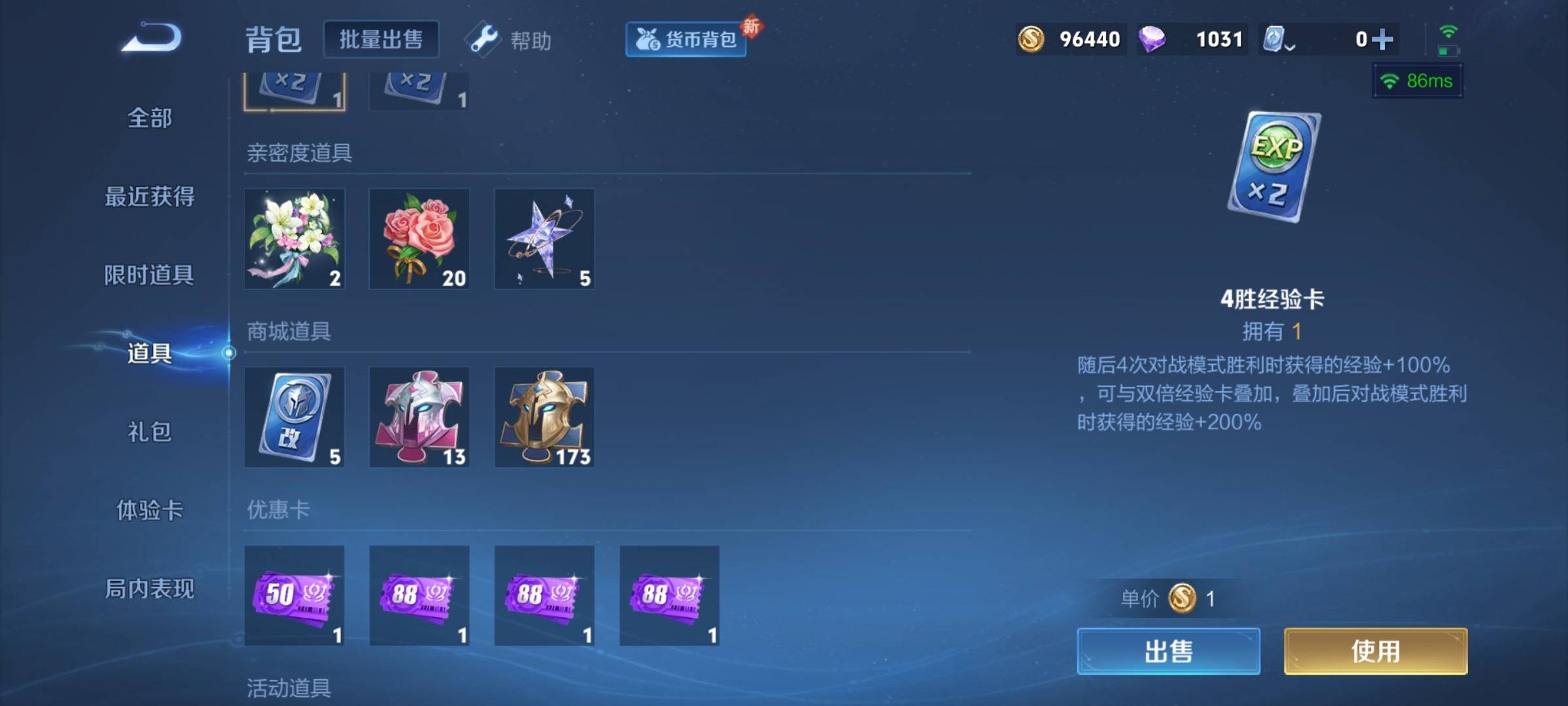Select the pink rose bouquet item
Image resolution: width=1568 pixels, height=706 pixels.
click(419, 239)
